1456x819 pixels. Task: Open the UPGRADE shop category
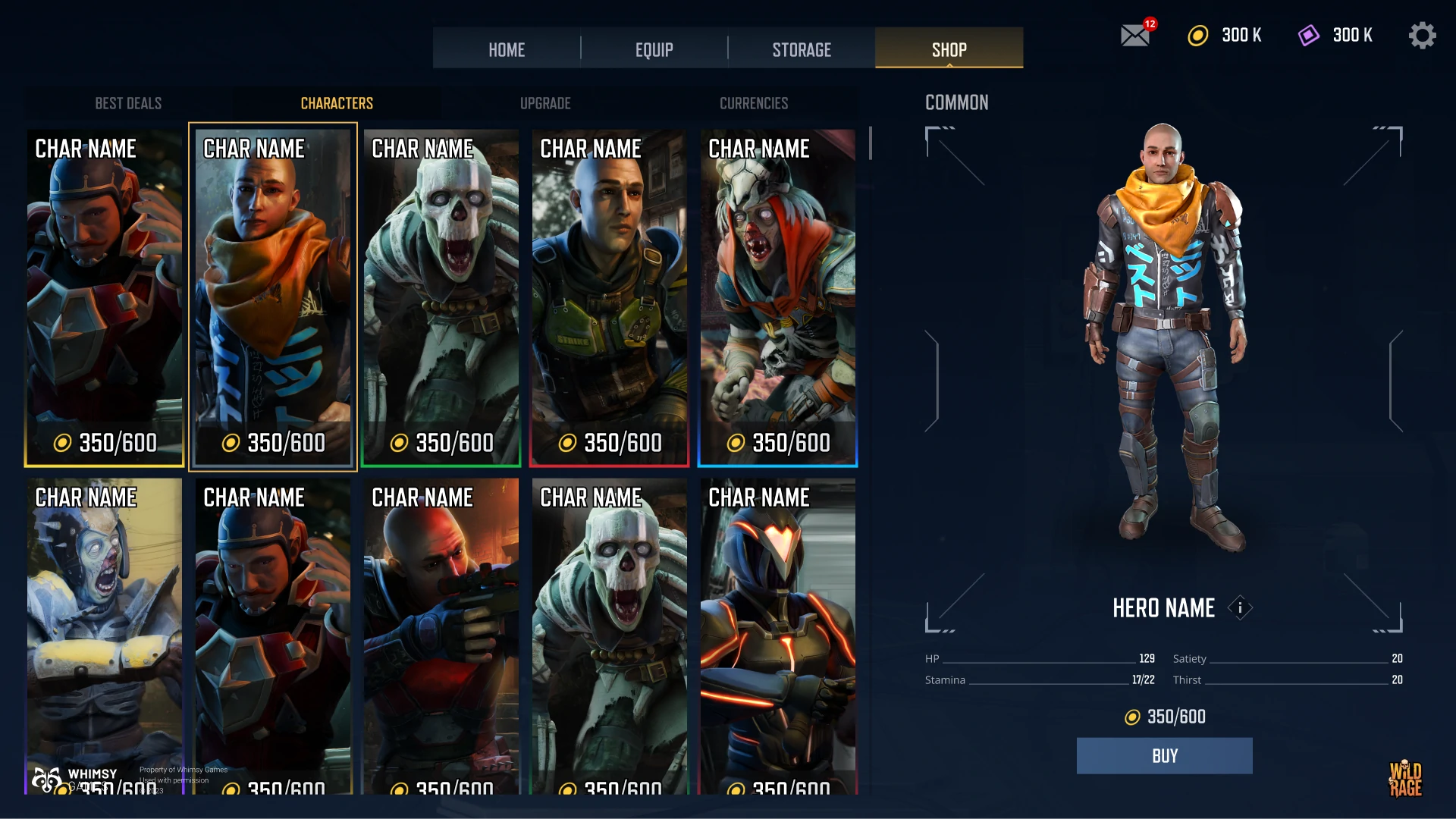545,103
